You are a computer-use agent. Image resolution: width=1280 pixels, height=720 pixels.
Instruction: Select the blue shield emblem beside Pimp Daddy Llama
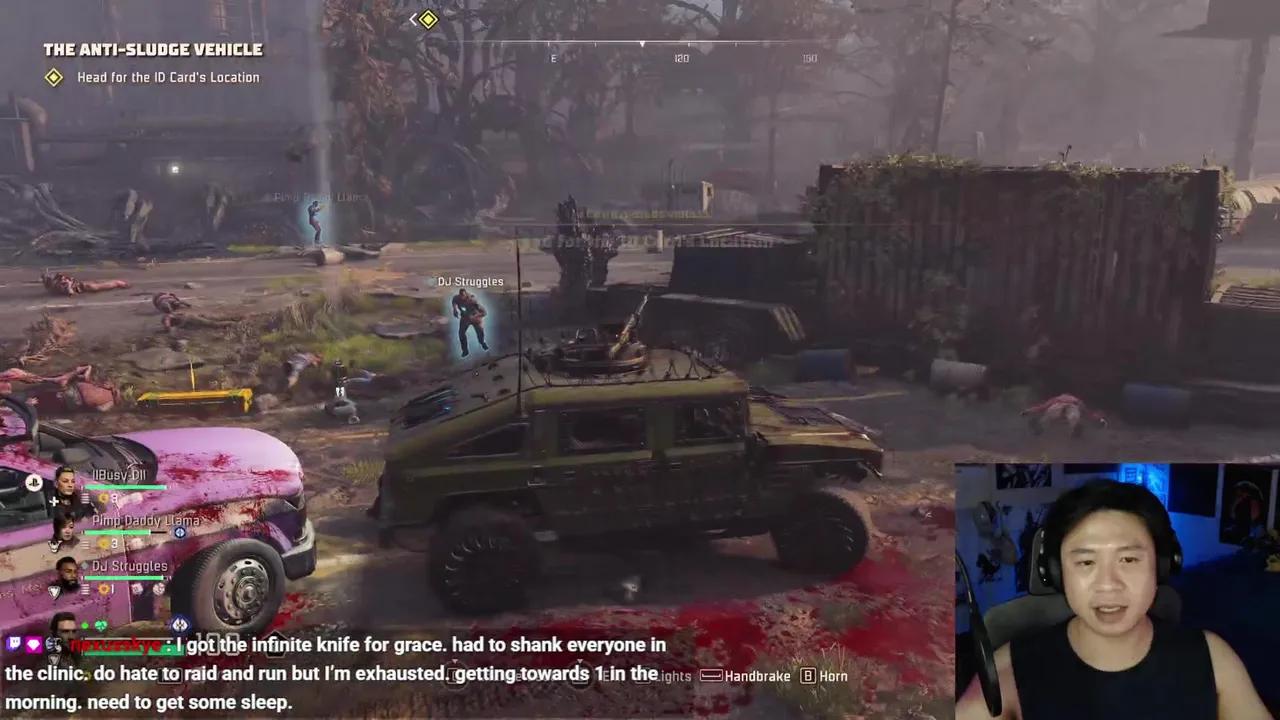click(181, 533)
